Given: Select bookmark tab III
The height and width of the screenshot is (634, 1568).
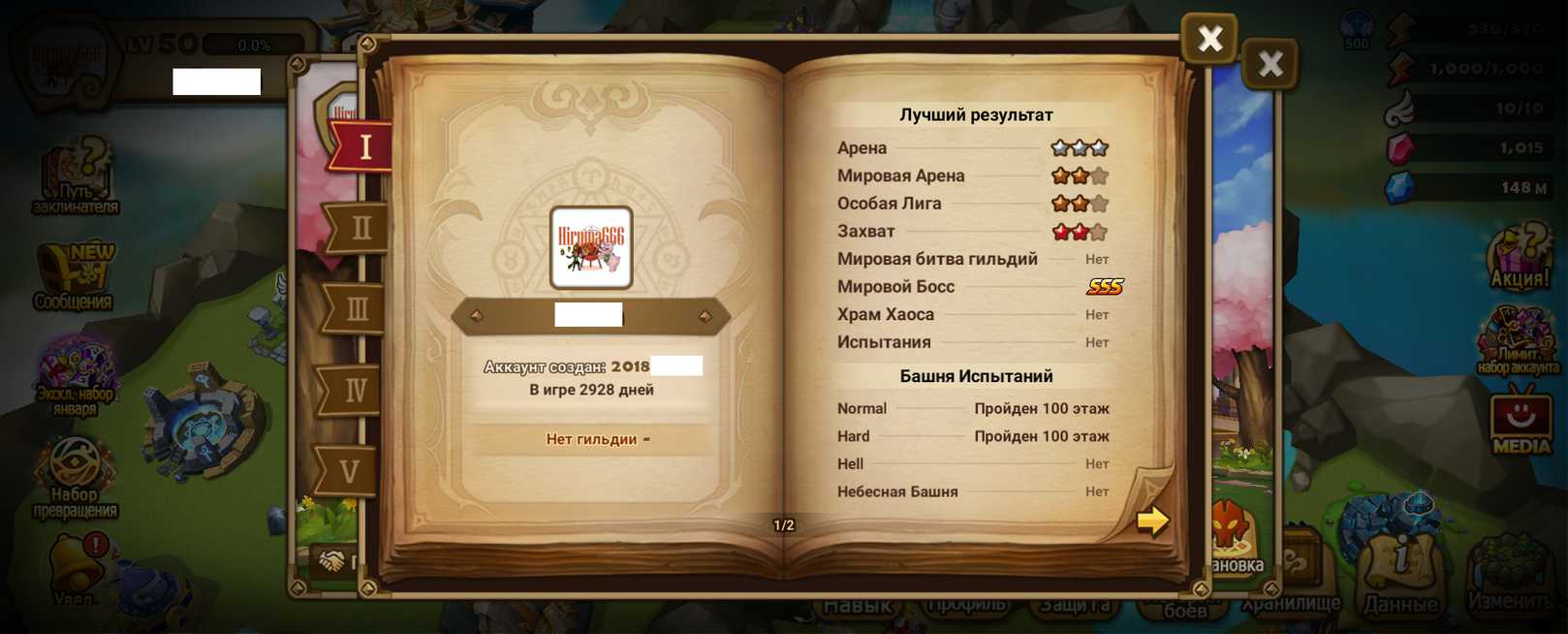Looking at the screenshot, I should [357, 309].
